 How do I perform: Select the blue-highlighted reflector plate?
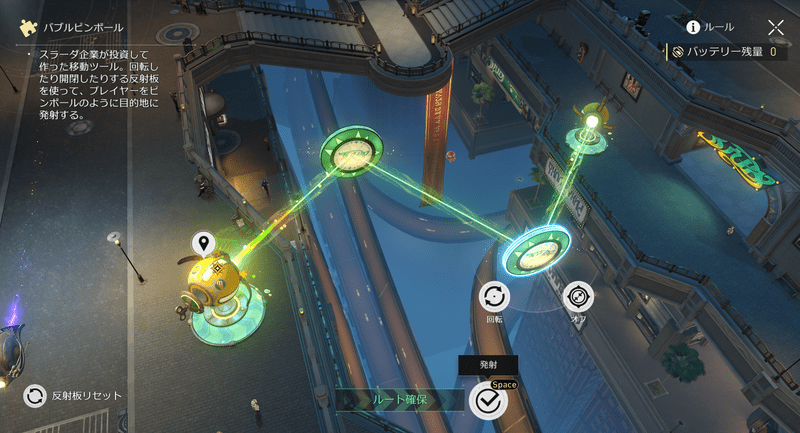click(537, 251)
